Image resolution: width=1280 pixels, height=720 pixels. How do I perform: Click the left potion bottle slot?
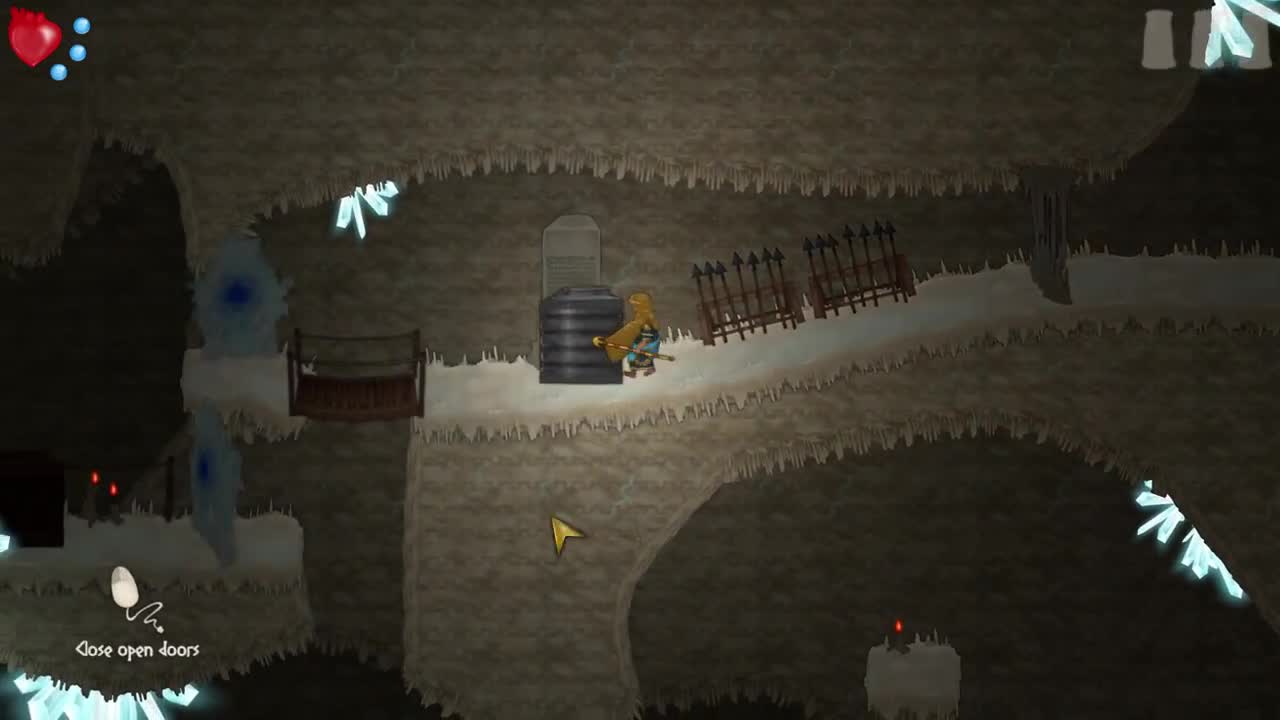[1158, 40]
